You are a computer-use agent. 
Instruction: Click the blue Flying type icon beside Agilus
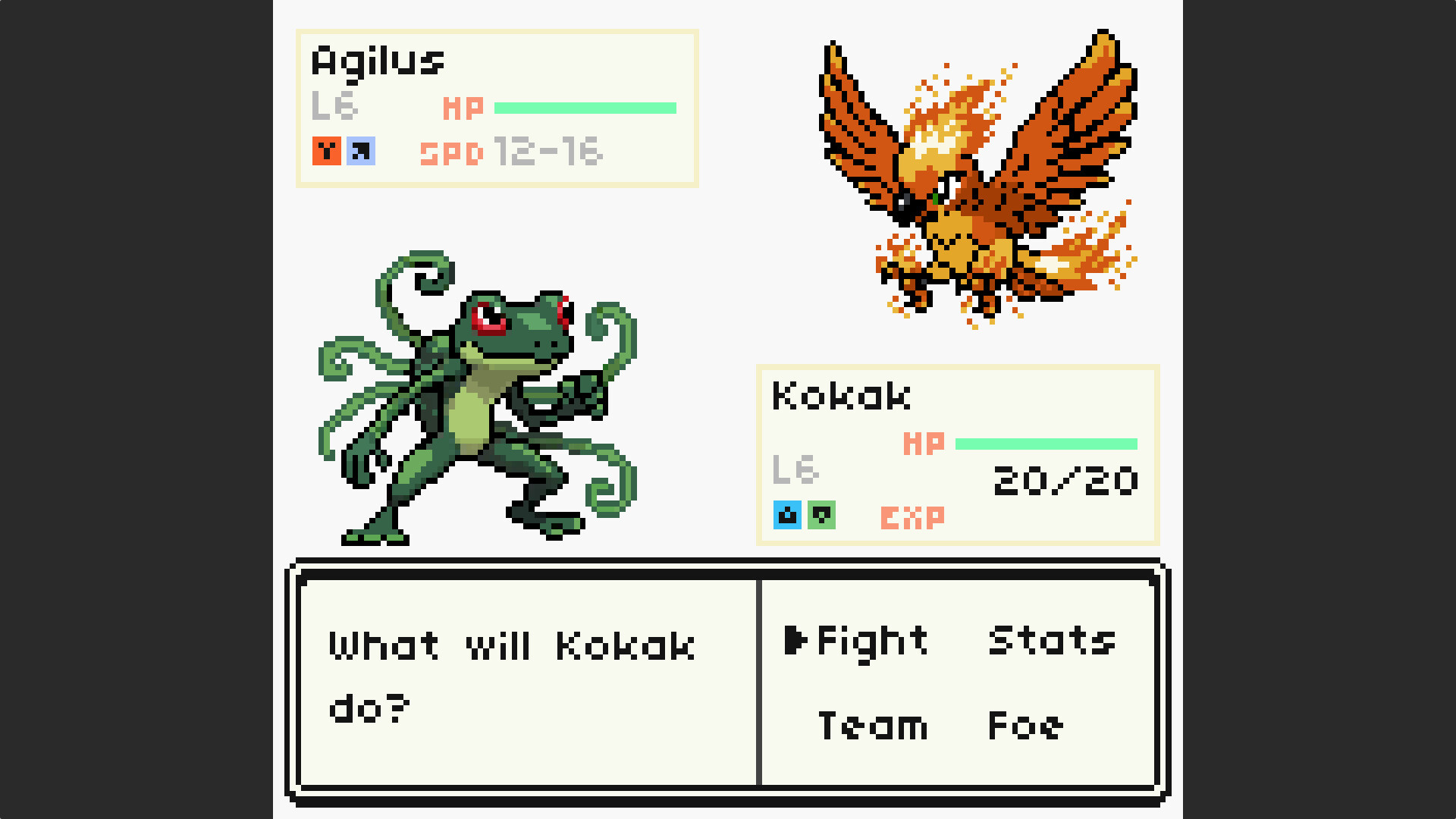click(x=362, y=151)
